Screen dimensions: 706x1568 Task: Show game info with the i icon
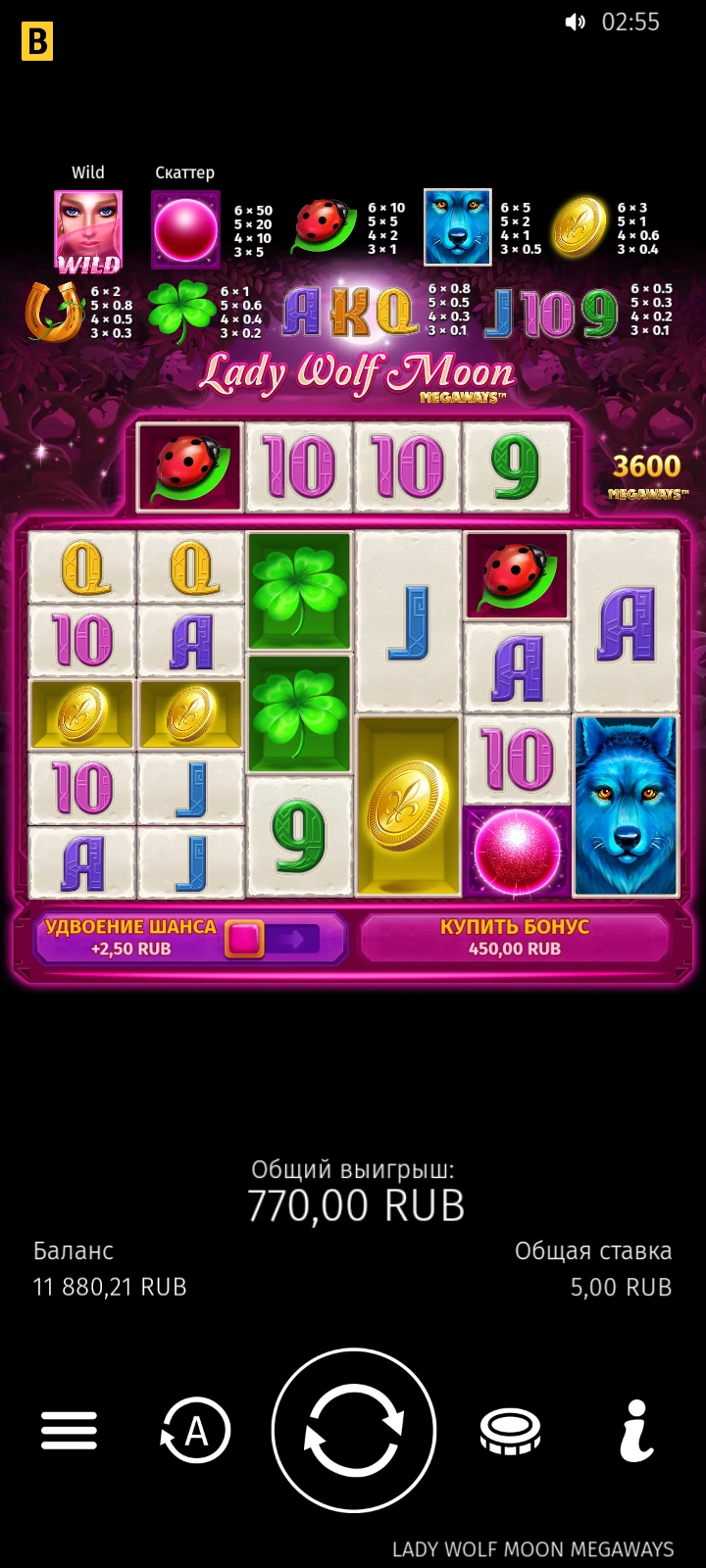[637, 1431]
